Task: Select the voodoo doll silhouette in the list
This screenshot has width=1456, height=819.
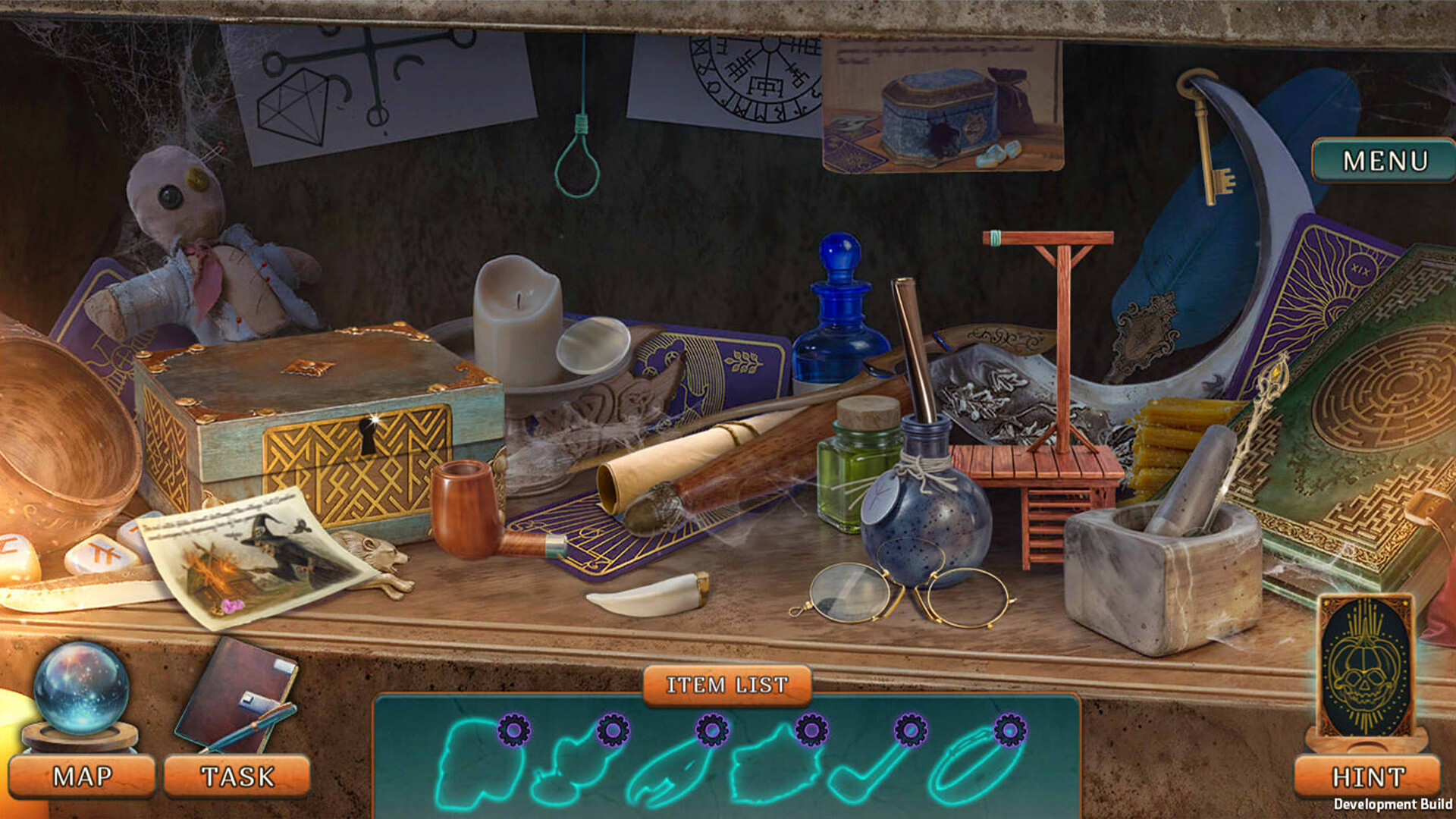Action: (x=576, y=770)
